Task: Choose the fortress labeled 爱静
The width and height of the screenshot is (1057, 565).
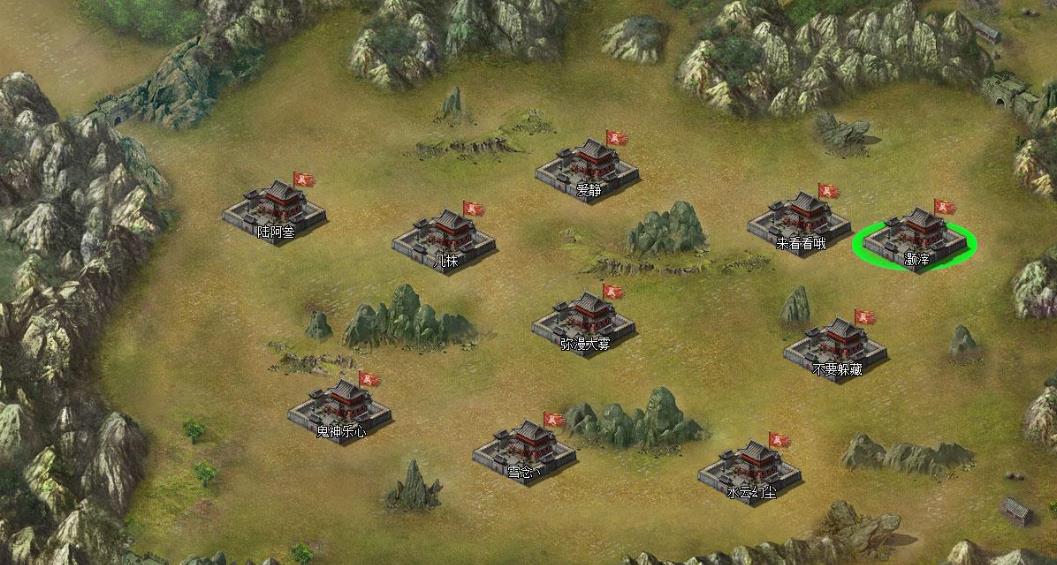Action: (x=588, y=167)
